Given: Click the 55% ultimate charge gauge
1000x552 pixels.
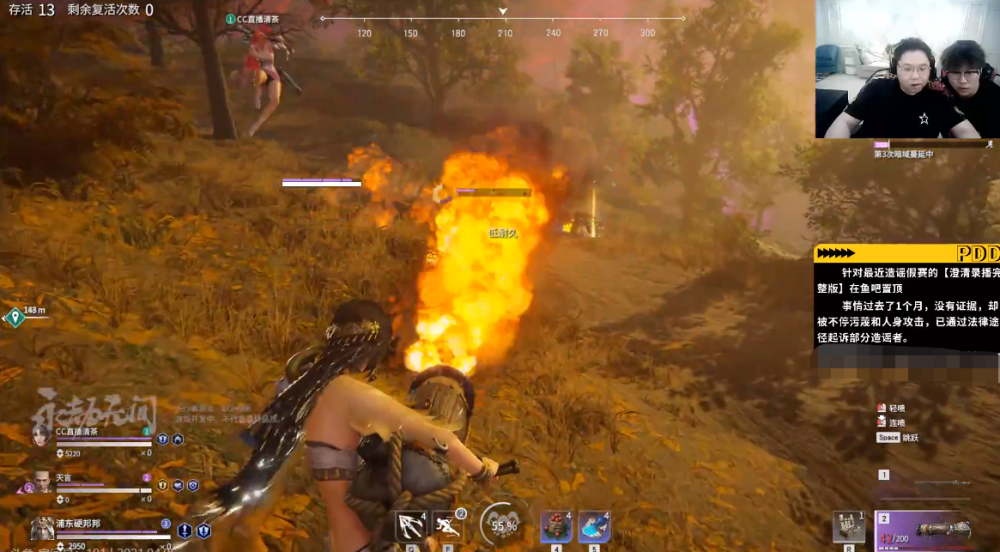Looking at the screenshot, I should (x=504, y=524).
